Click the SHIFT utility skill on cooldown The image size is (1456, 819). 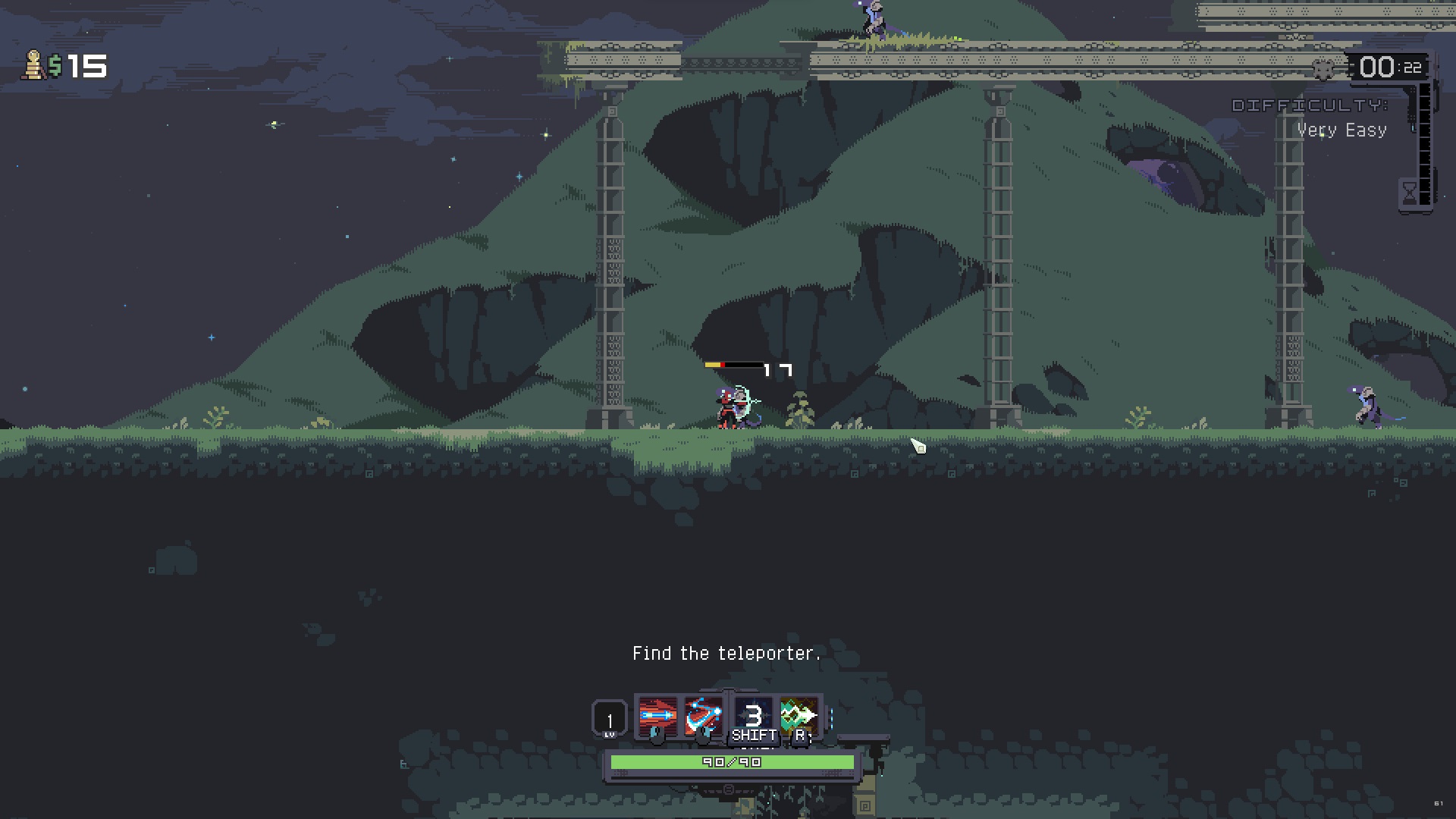(752, 713)
